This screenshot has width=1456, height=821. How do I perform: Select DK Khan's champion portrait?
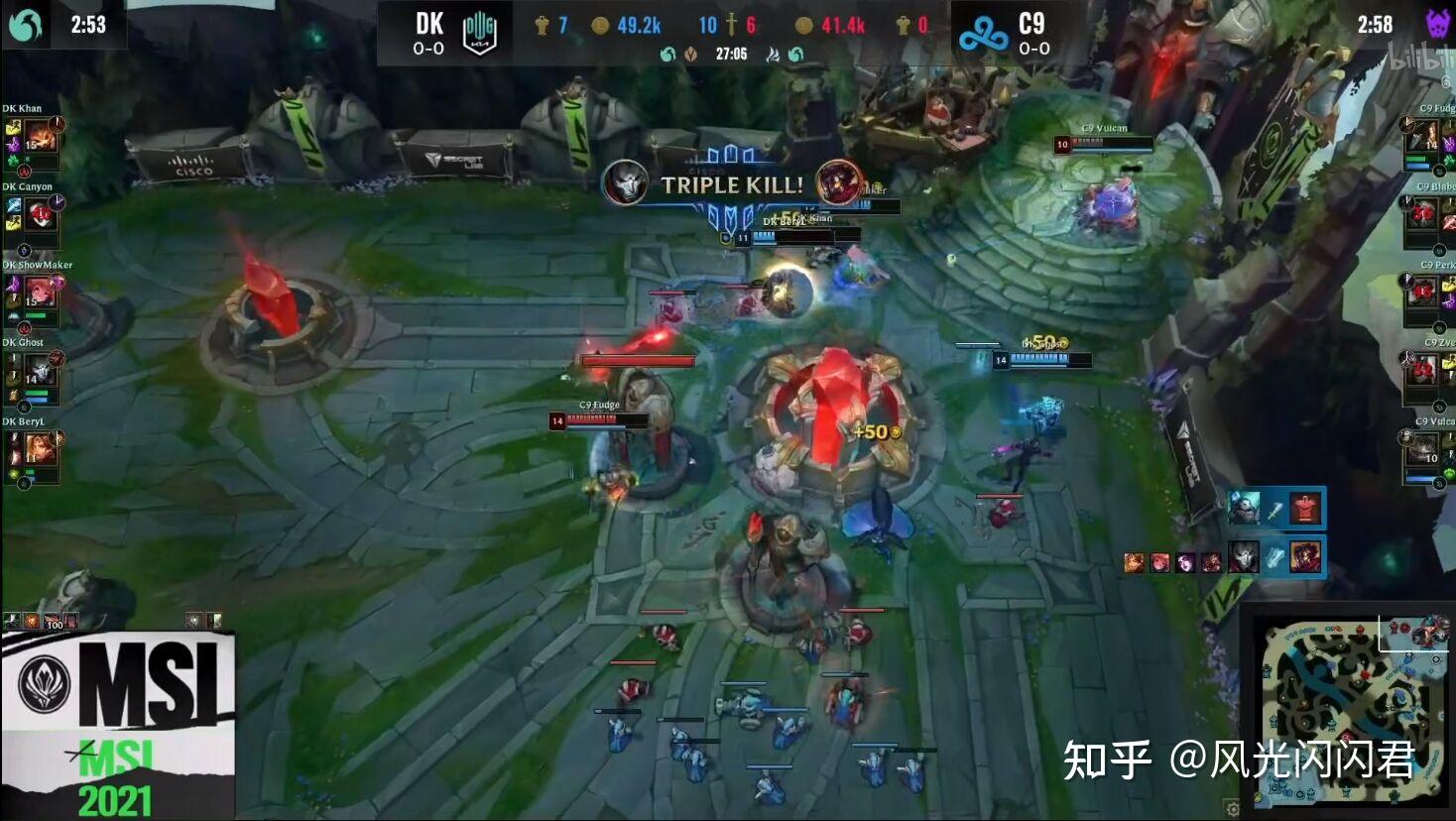tap(43, 135)
